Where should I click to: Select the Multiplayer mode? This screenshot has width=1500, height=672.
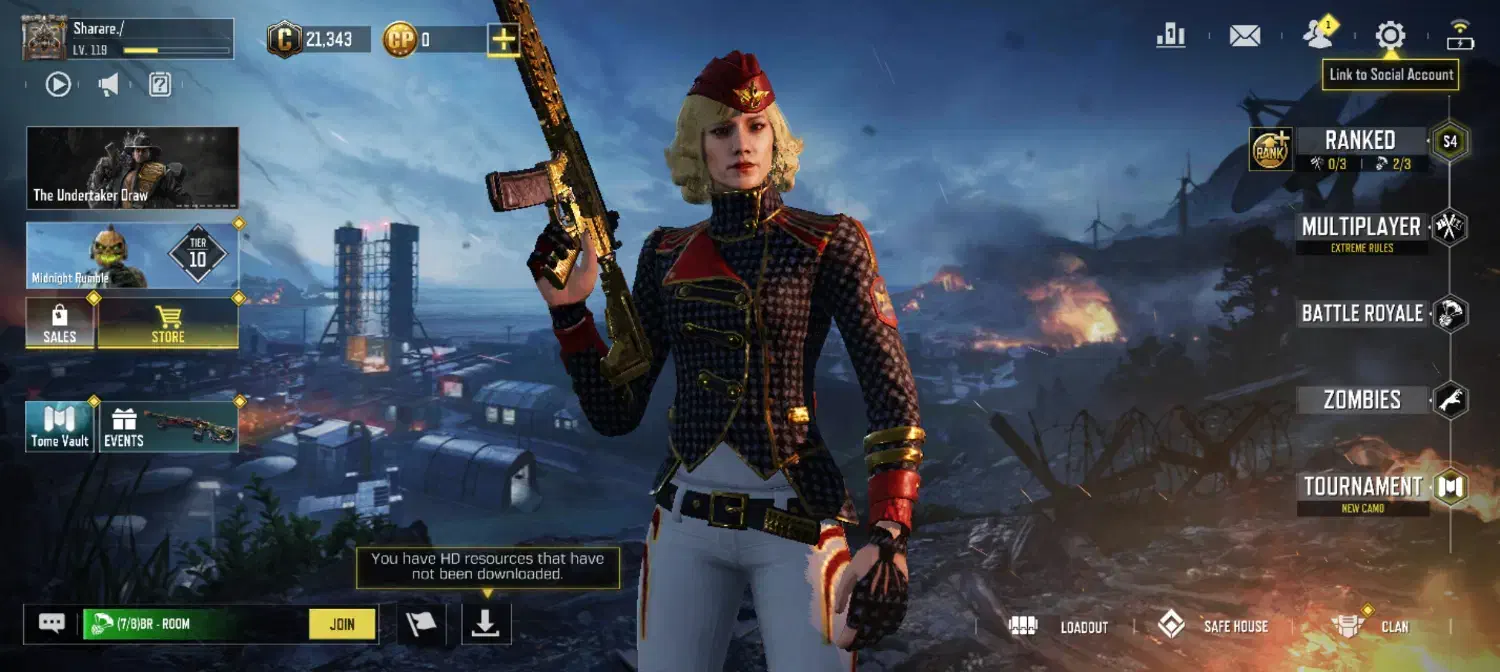(1361, 227)
